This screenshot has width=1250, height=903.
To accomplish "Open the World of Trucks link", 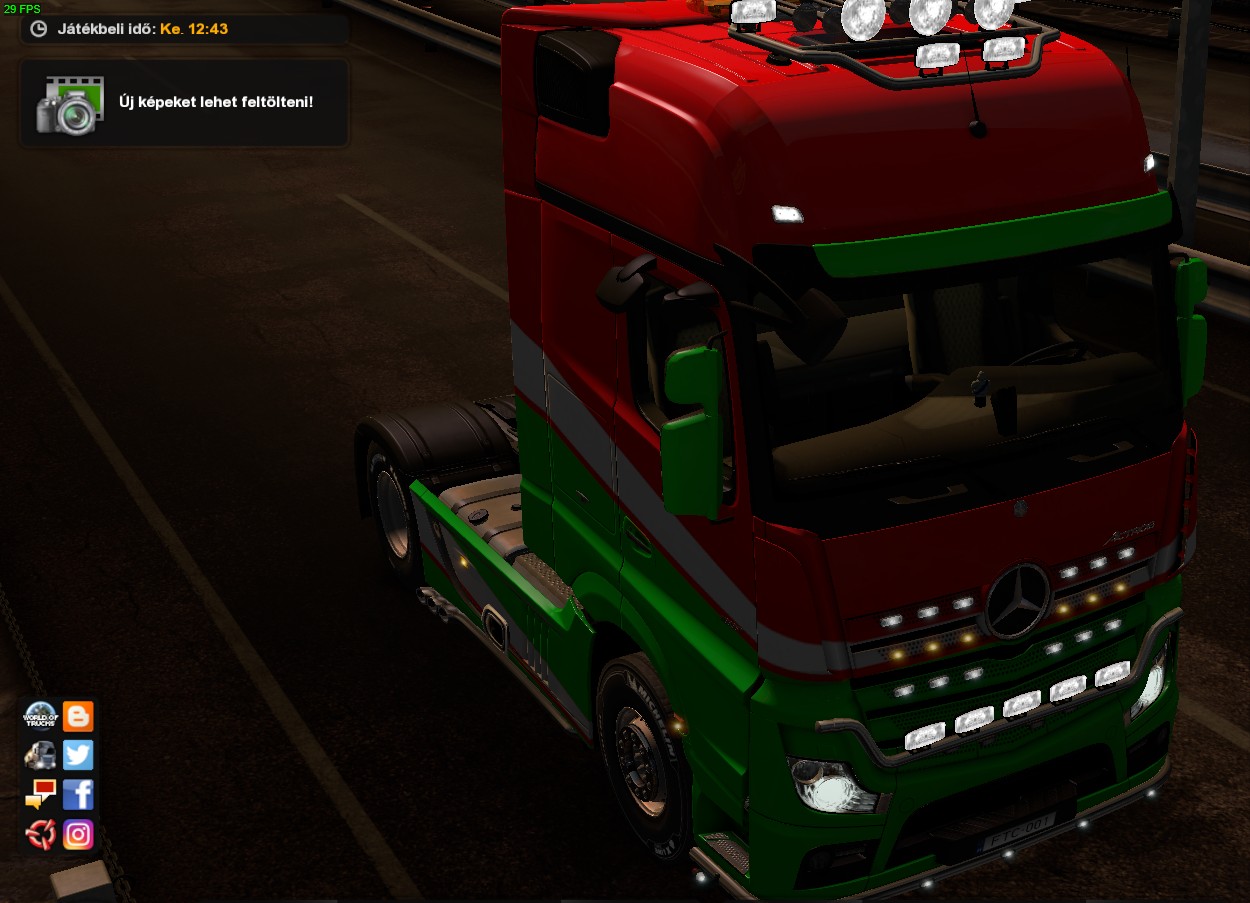I will point(40,716).
